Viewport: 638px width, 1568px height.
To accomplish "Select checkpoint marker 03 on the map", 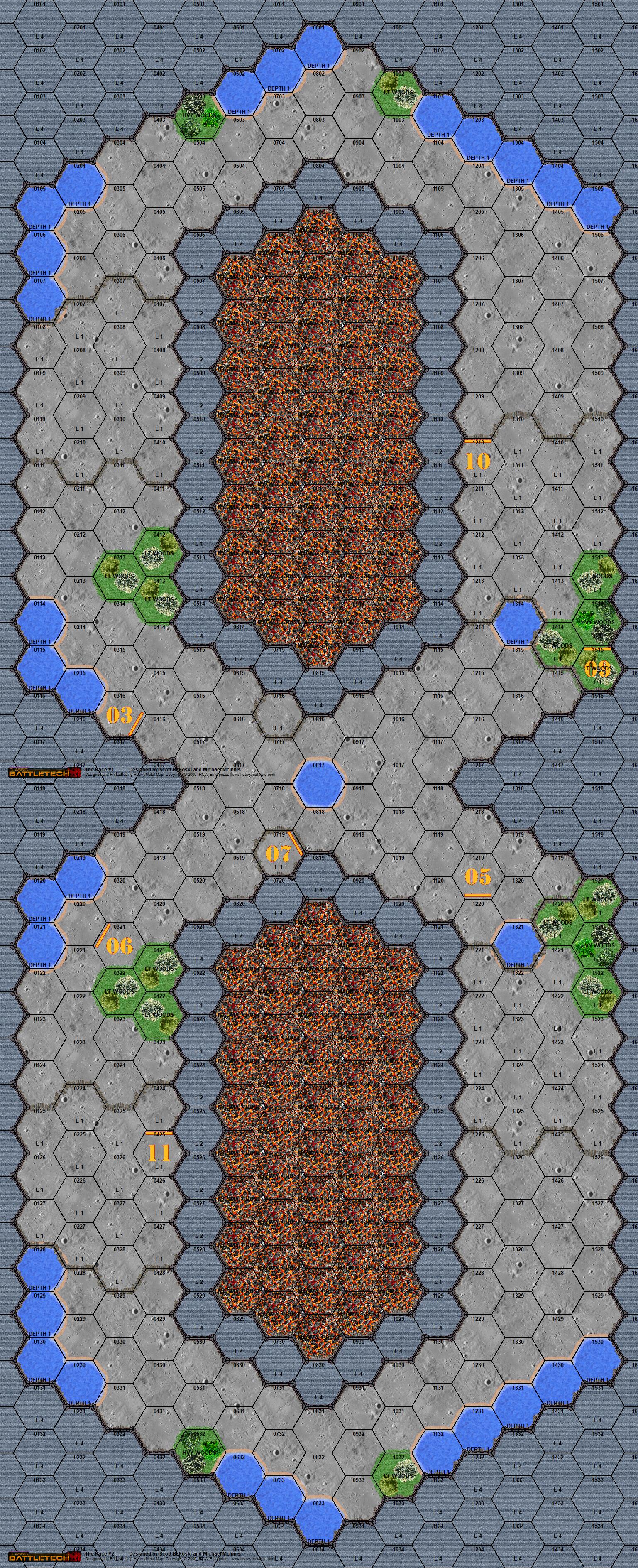I will (120, 714).
